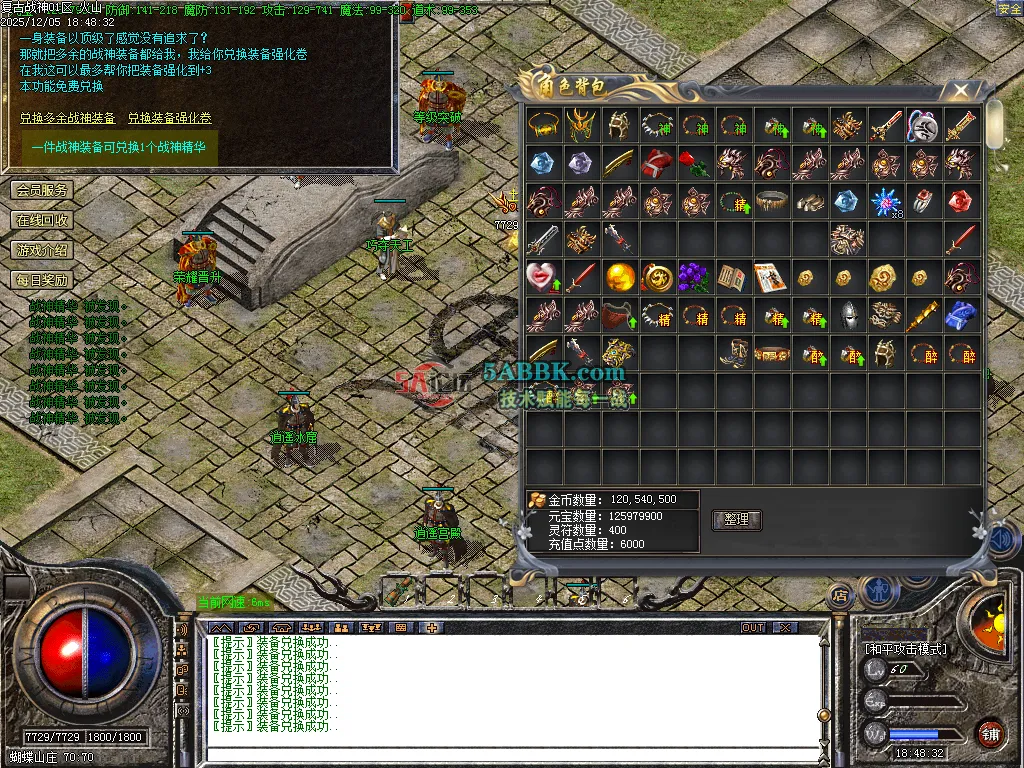Click the OUT button above chat
The width and height of the screenshot is (1024, 768).
pyautogui.click(x=753, y=627)
